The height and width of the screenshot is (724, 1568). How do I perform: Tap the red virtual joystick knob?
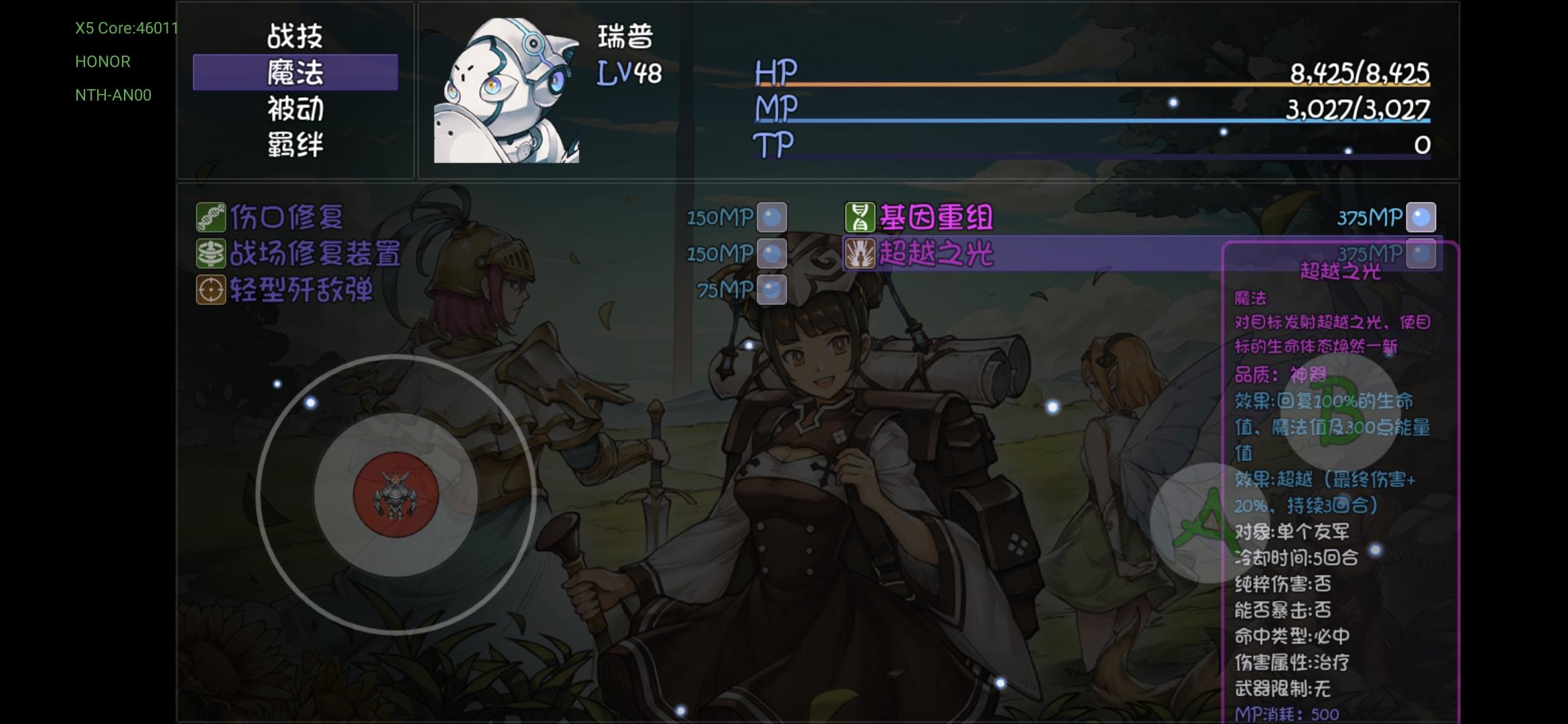pos(395,495)
